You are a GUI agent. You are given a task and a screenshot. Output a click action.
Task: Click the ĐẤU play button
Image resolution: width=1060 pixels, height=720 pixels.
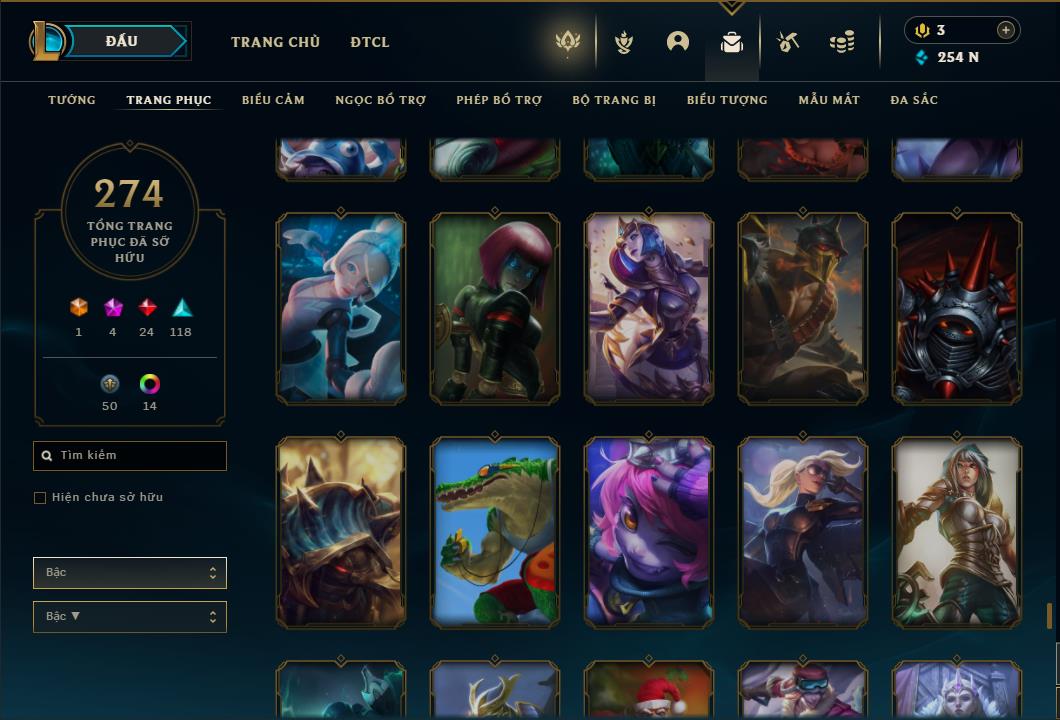(x=124, y=41)
